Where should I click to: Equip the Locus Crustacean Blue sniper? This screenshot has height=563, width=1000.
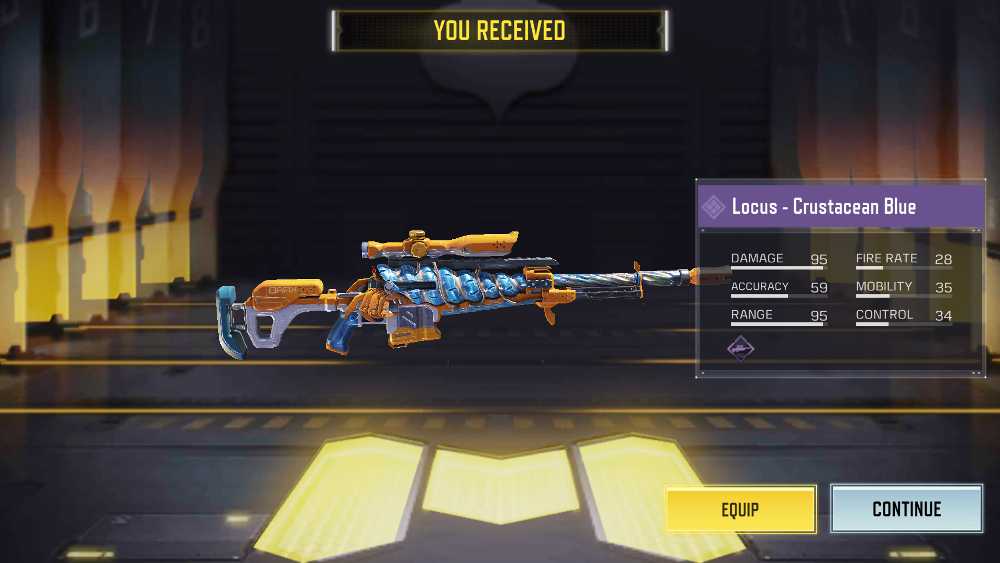pos(740,510)
